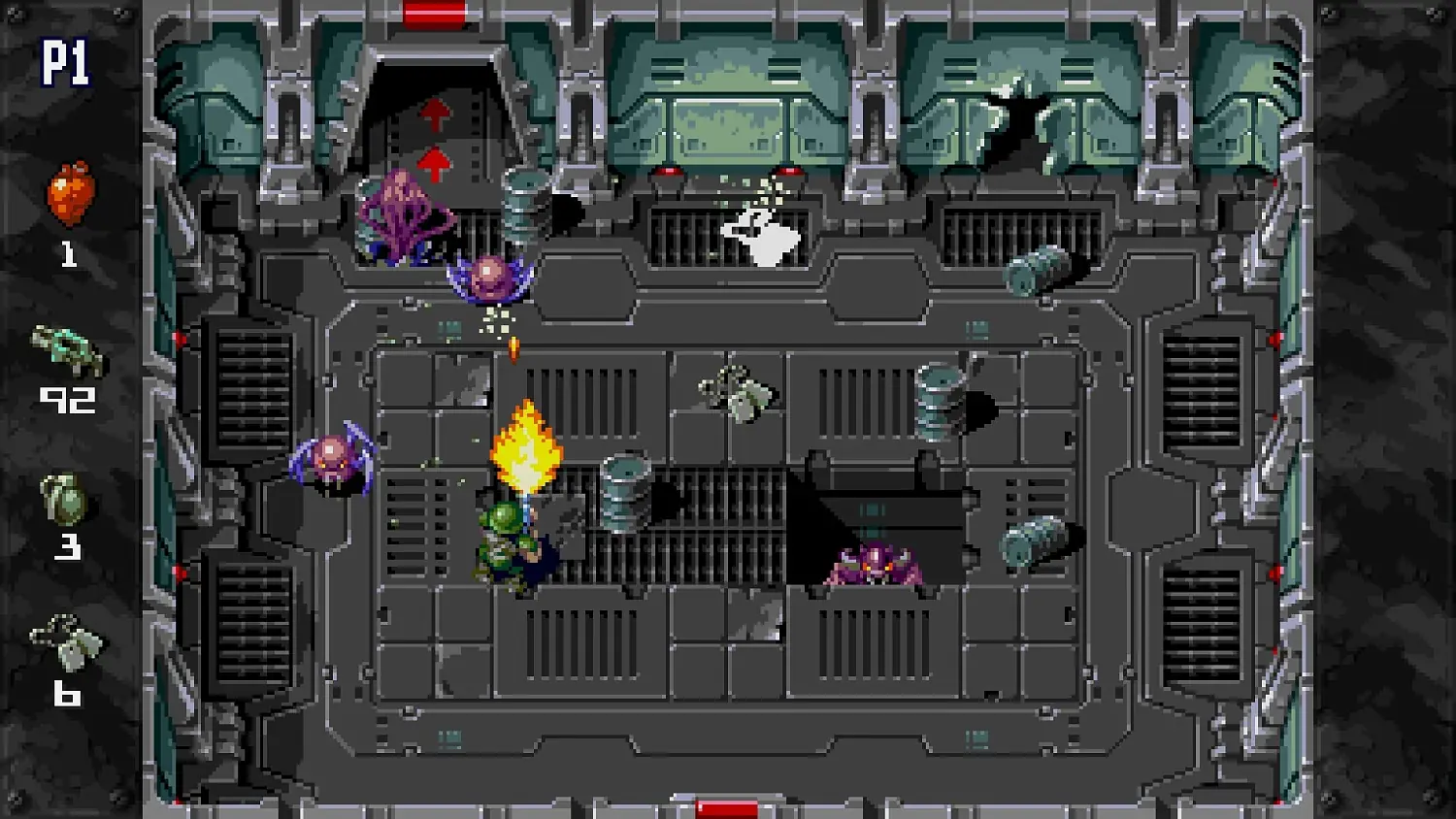This screenshot has width=1456, height=819.
Task: Click the red up arrow exit indicator
Action: [434, 115]
